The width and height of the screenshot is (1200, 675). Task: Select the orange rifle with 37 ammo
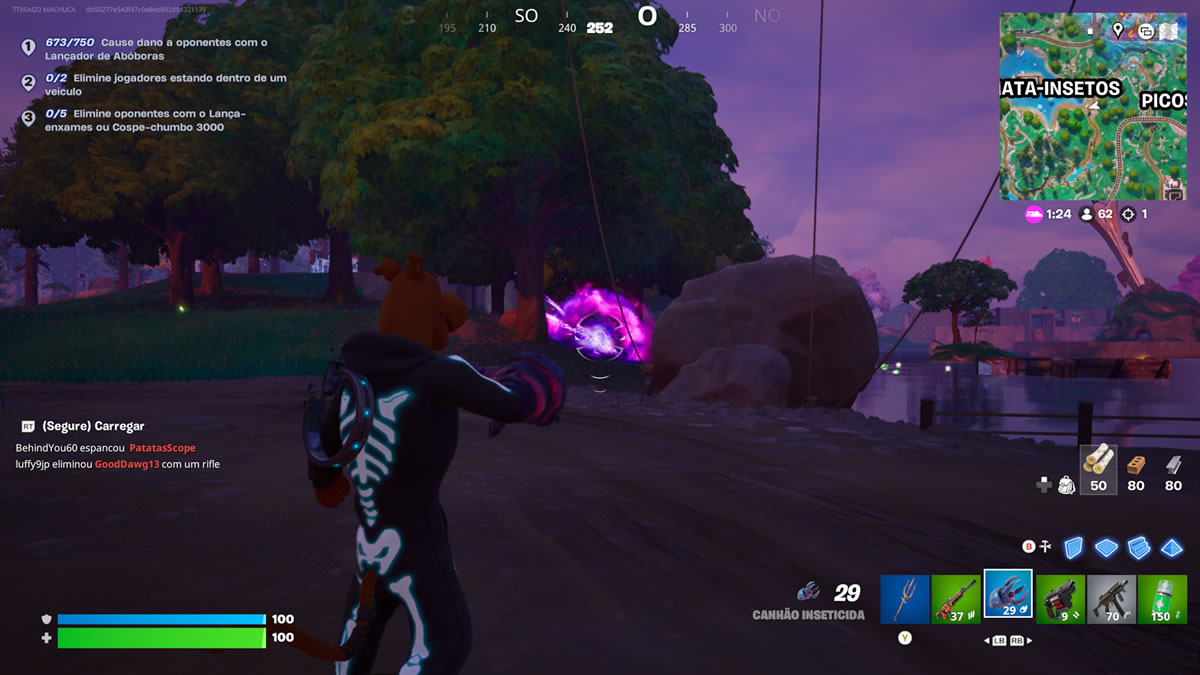pos(956,599)
